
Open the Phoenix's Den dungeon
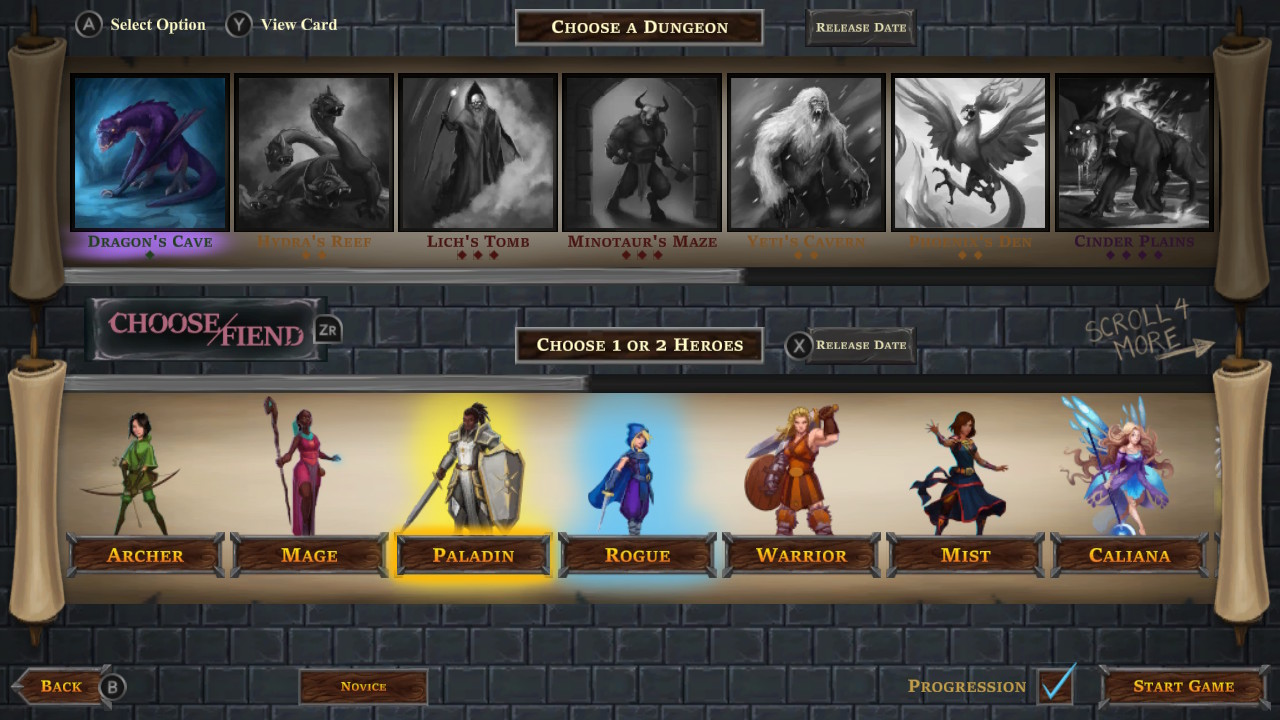[x=970, y=151]
